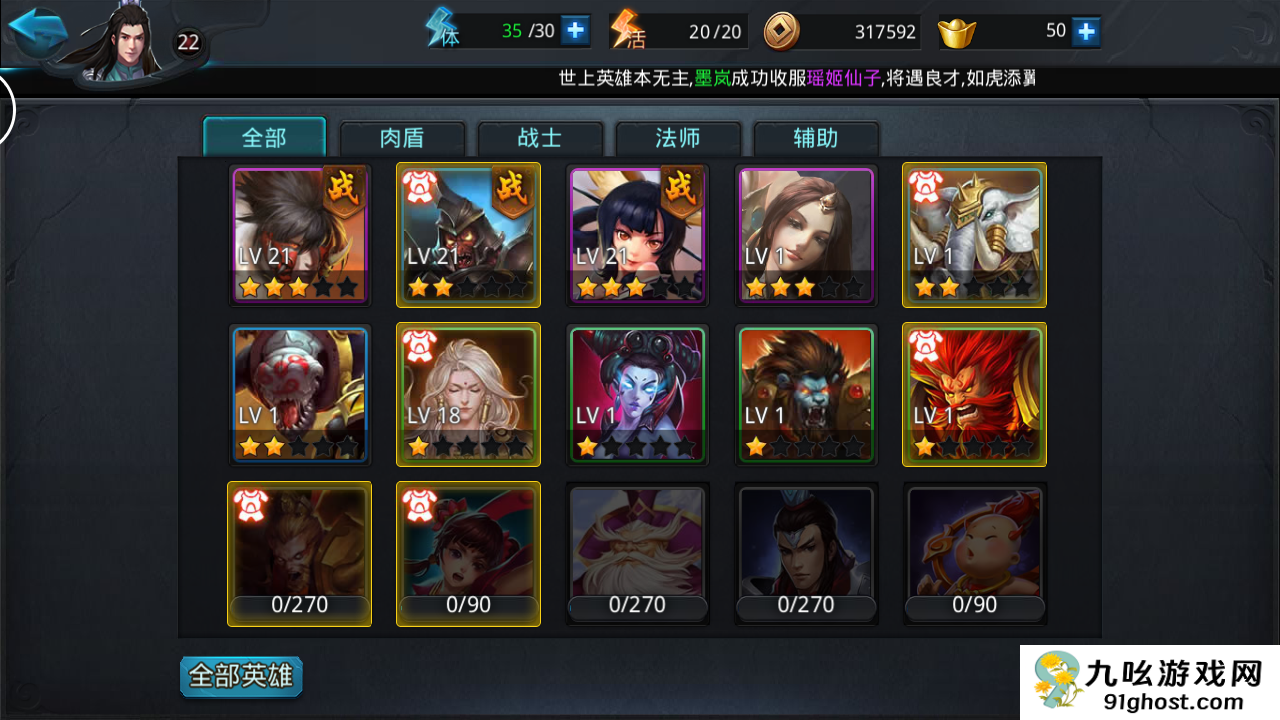The height and width of the screenshot is (720, 1280).
Task: Open the 全部英雄 button
Action: [241, 677]
